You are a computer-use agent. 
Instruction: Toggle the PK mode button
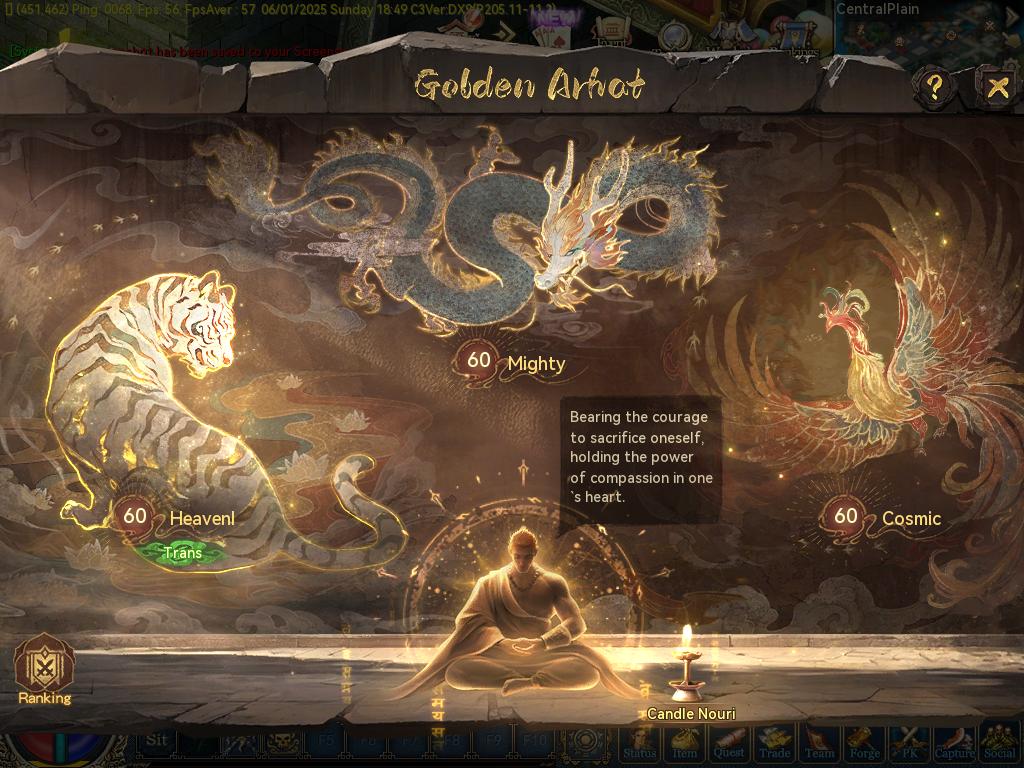tap(909, 744)
